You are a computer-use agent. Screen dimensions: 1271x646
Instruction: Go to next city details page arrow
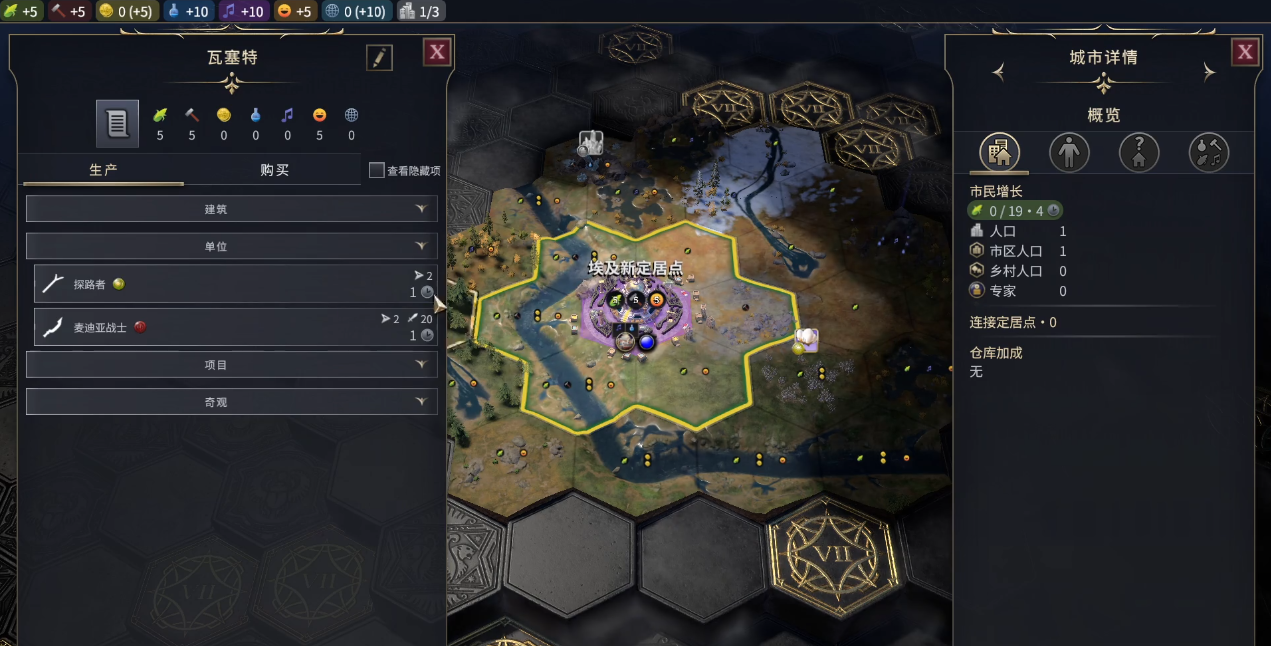point(1209,72)
